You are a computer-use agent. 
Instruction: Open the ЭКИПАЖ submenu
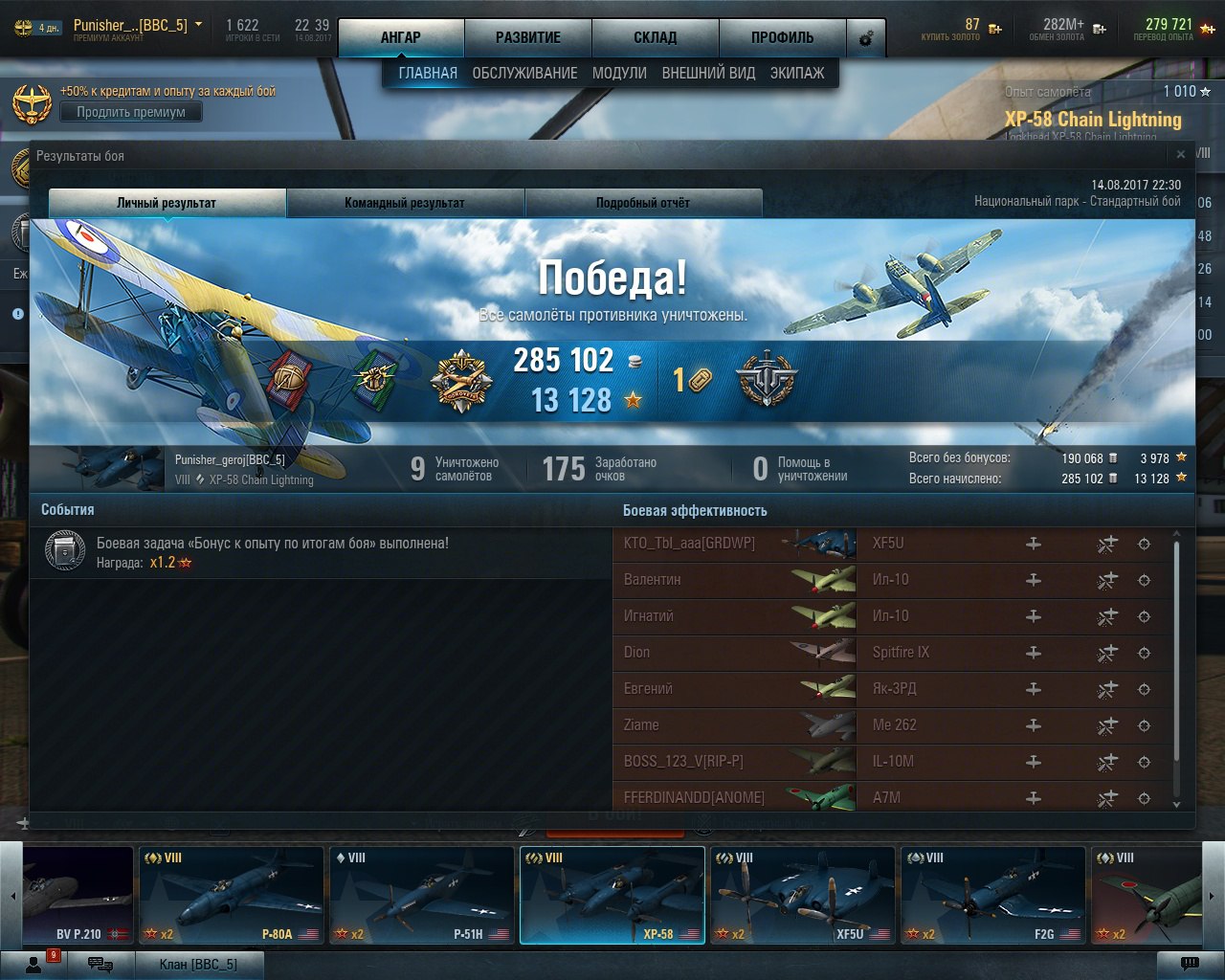coord(797,73)
